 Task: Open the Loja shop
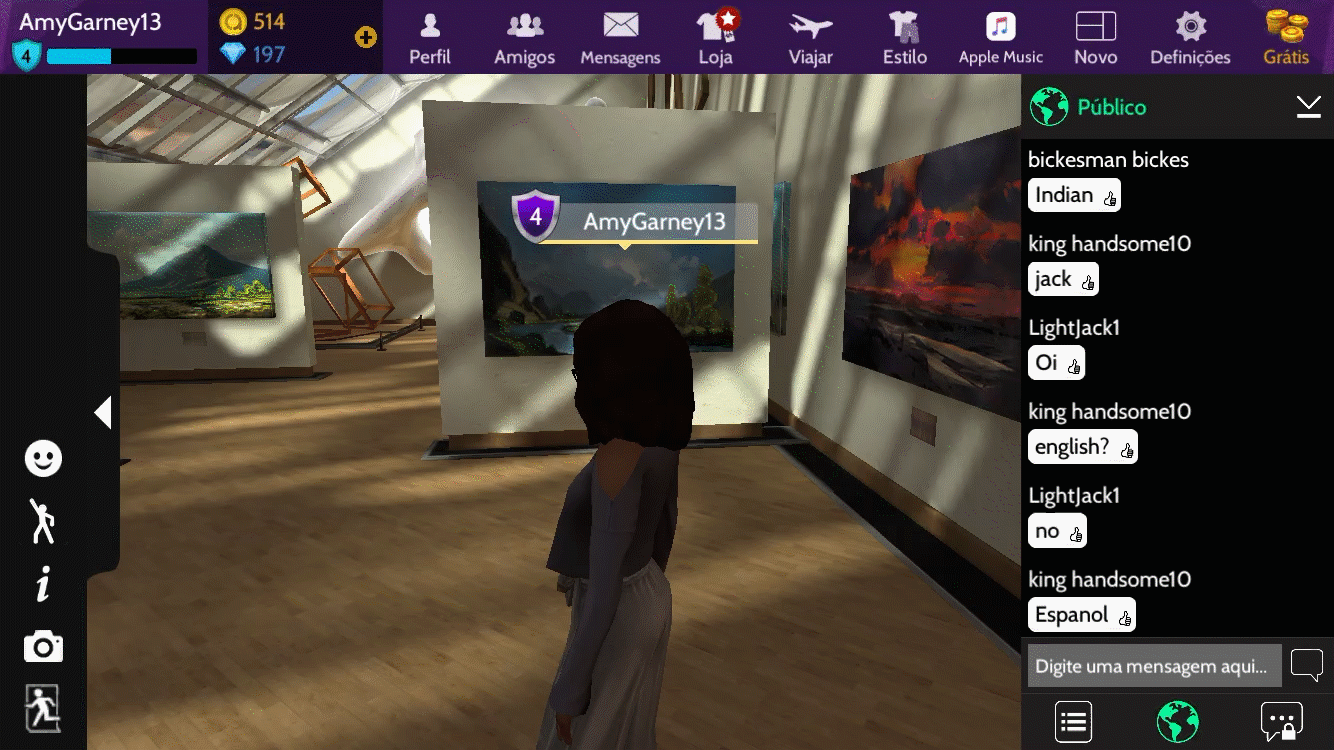716,38
